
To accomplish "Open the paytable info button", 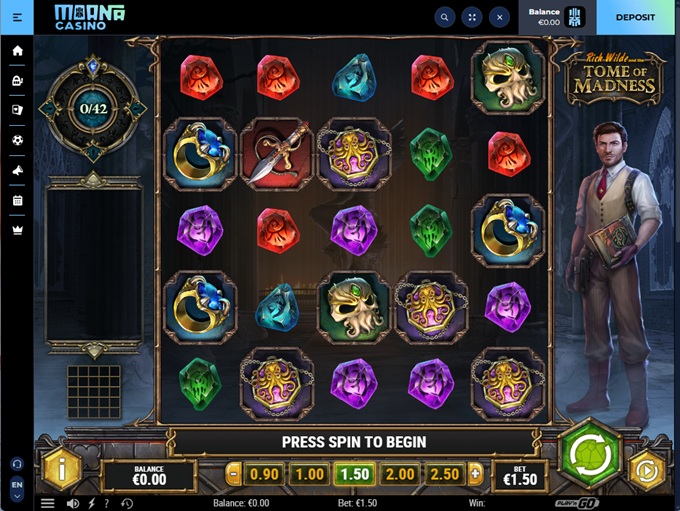I will tap(62, 469).
